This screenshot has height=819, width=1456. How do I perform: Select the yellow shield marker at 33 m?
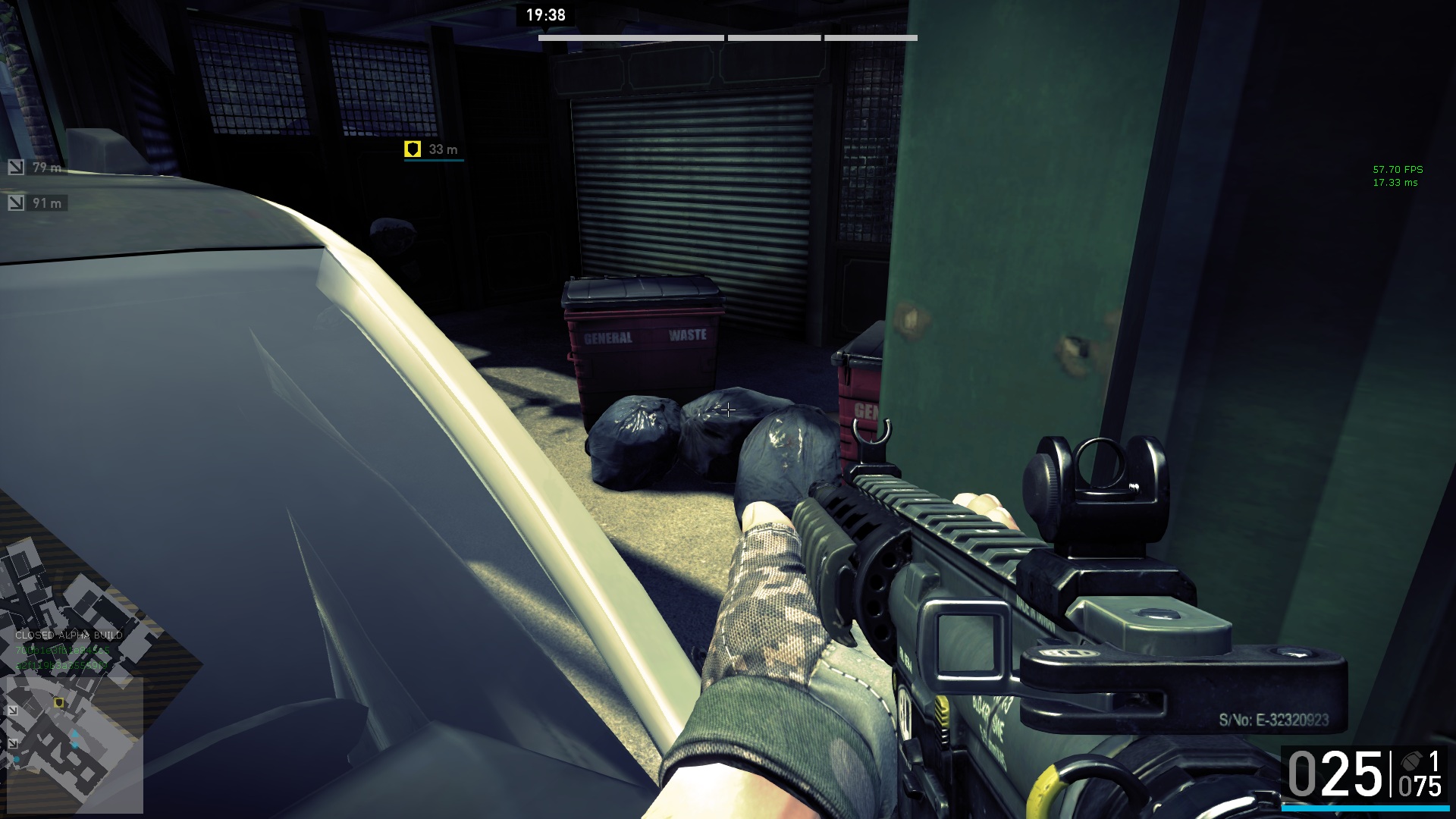[x=413, y=149]
